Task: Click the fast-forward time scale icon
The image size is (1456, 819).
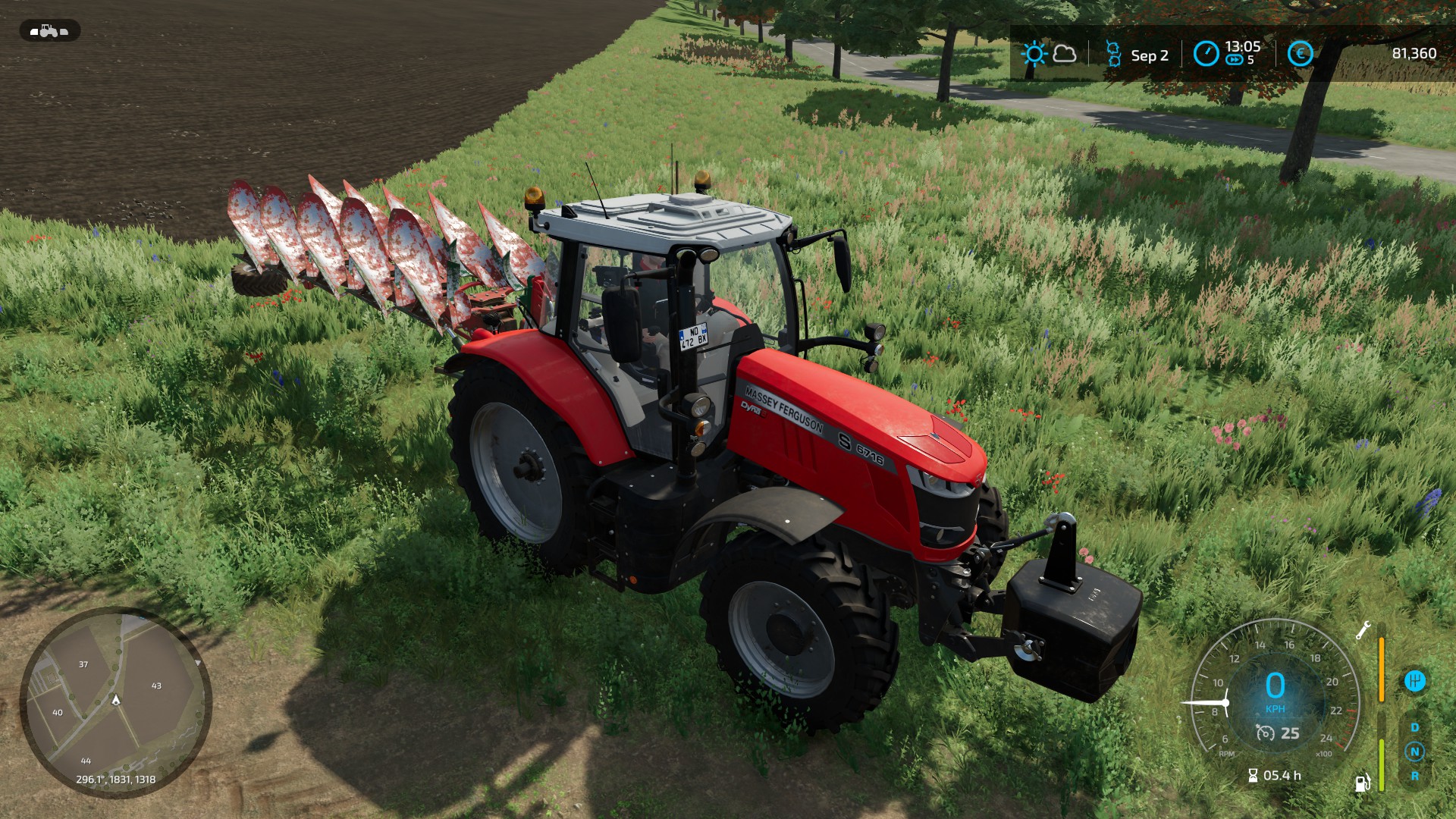Action: click(x=1235, y=61)
